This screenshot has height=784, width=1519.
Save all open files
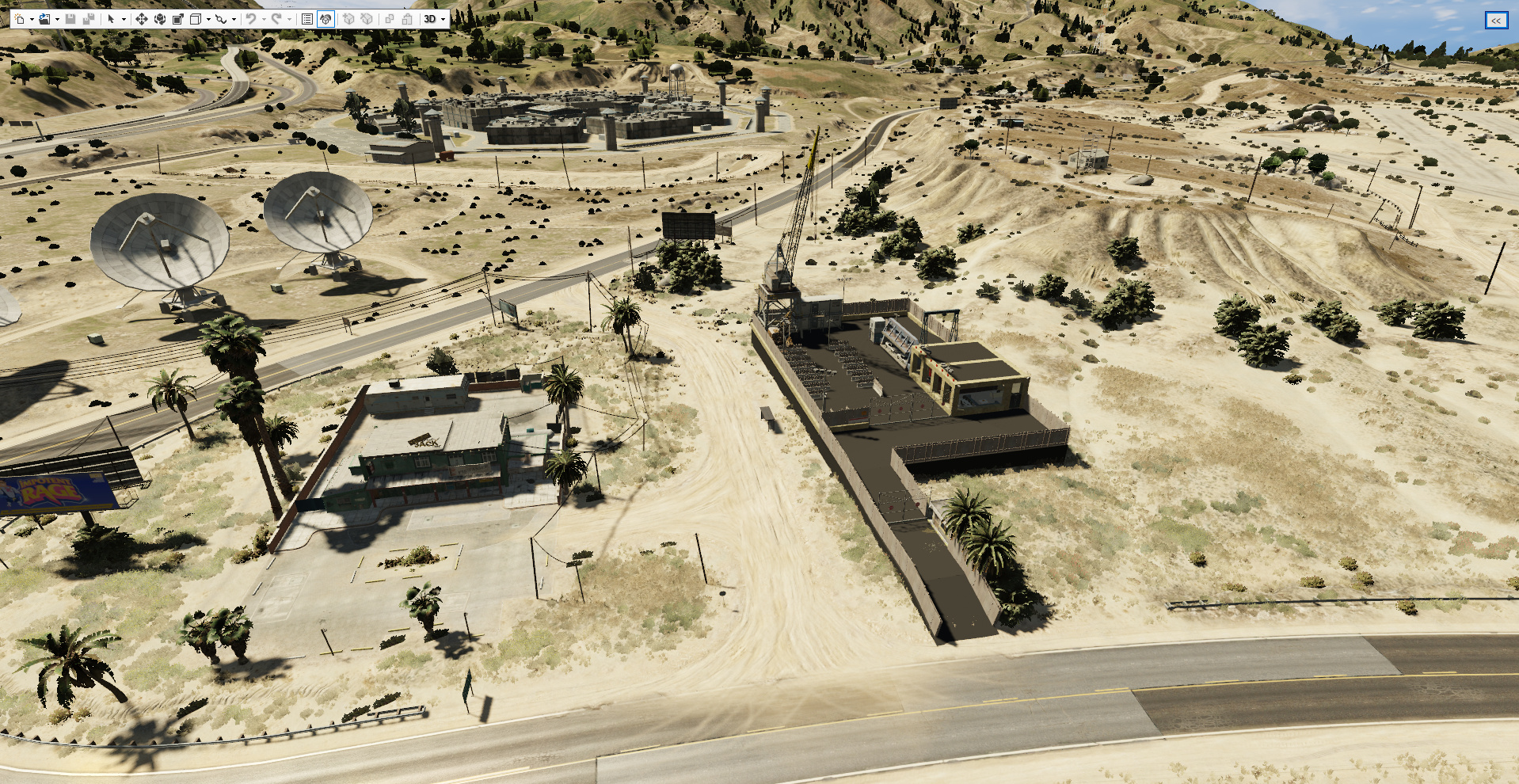(x=89, y=20)
